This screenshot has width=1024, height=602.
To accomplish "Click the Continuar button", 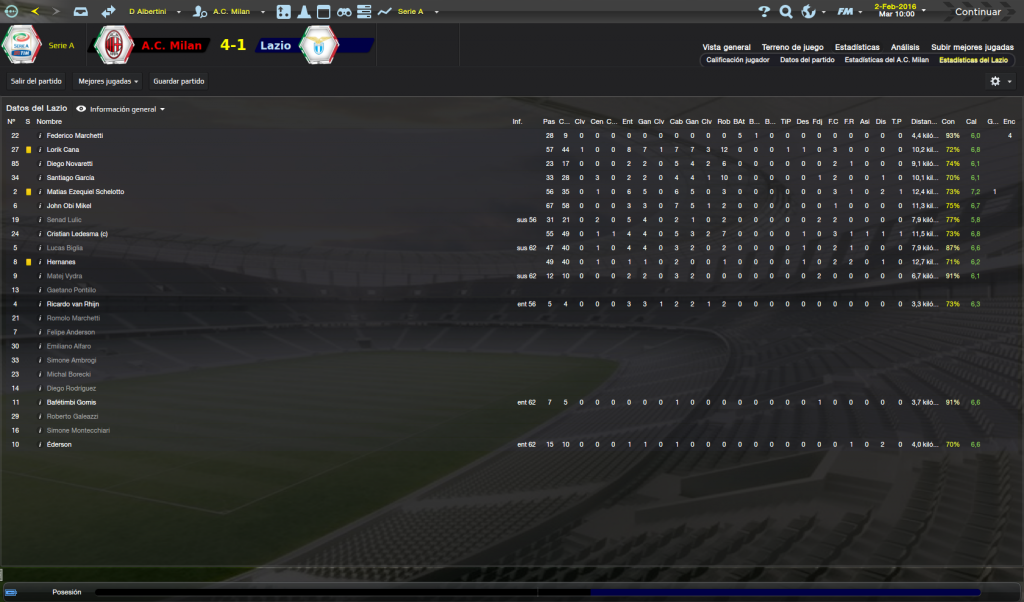I will click(978, 12).
